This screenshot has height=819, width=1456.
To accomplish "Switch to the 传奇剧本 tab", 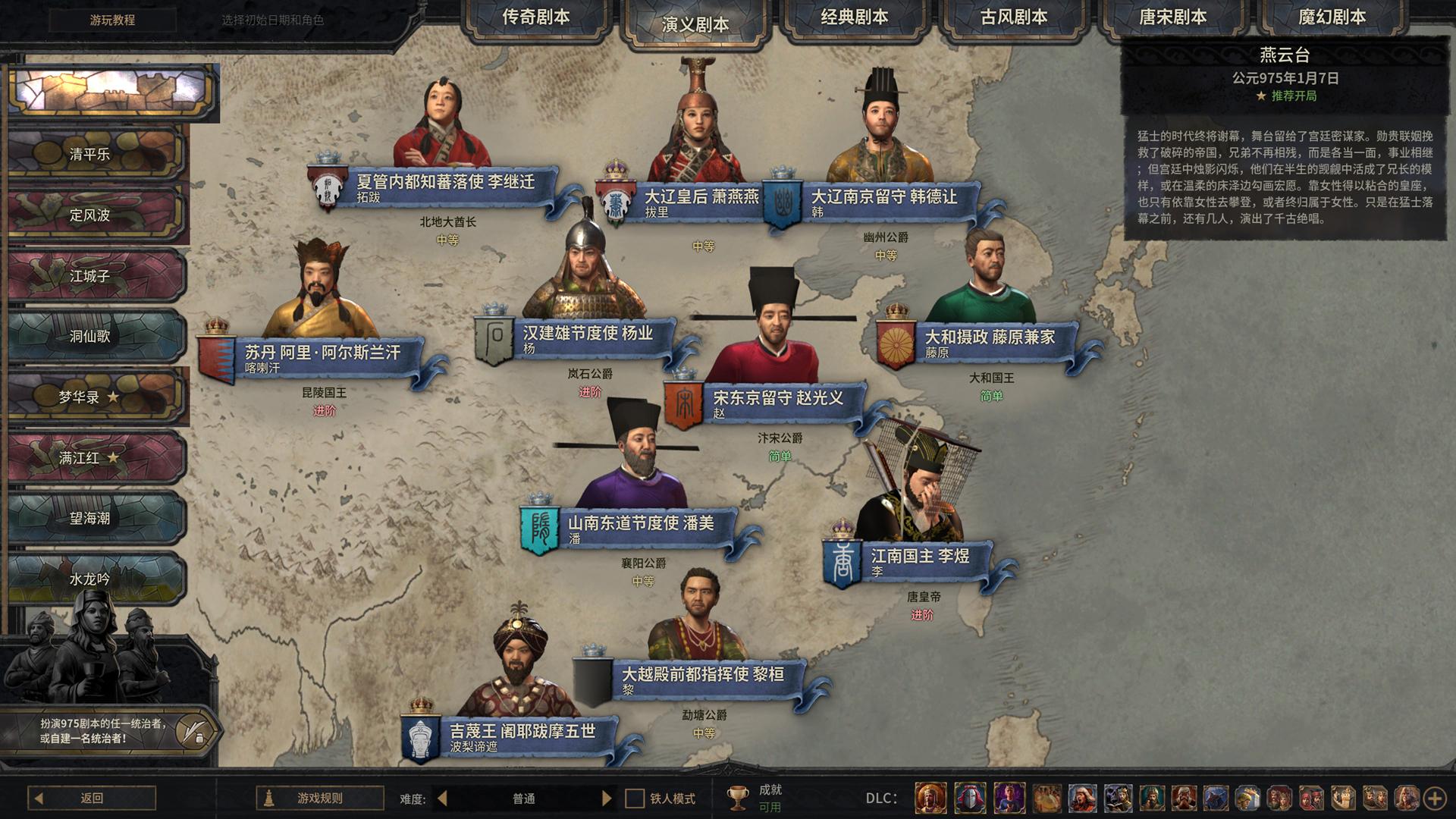I will 535,18.
